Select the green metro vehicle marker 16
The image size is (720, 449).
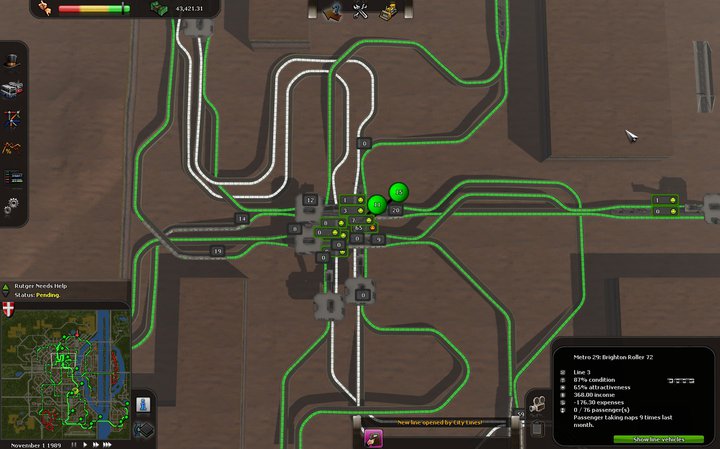(x=398, y=192)
